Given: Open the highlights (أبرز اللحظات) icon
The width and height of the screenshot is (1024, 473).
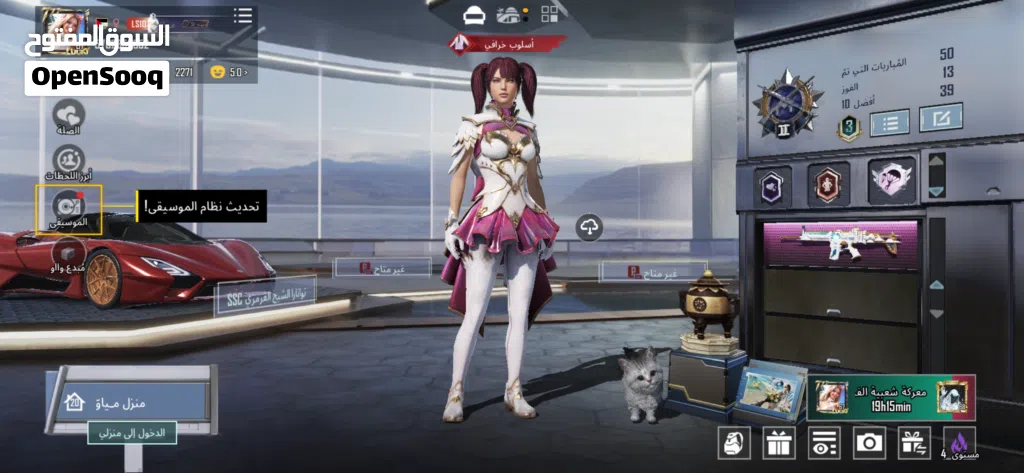Looking at the screenshot, I should [x=69, y=162].
